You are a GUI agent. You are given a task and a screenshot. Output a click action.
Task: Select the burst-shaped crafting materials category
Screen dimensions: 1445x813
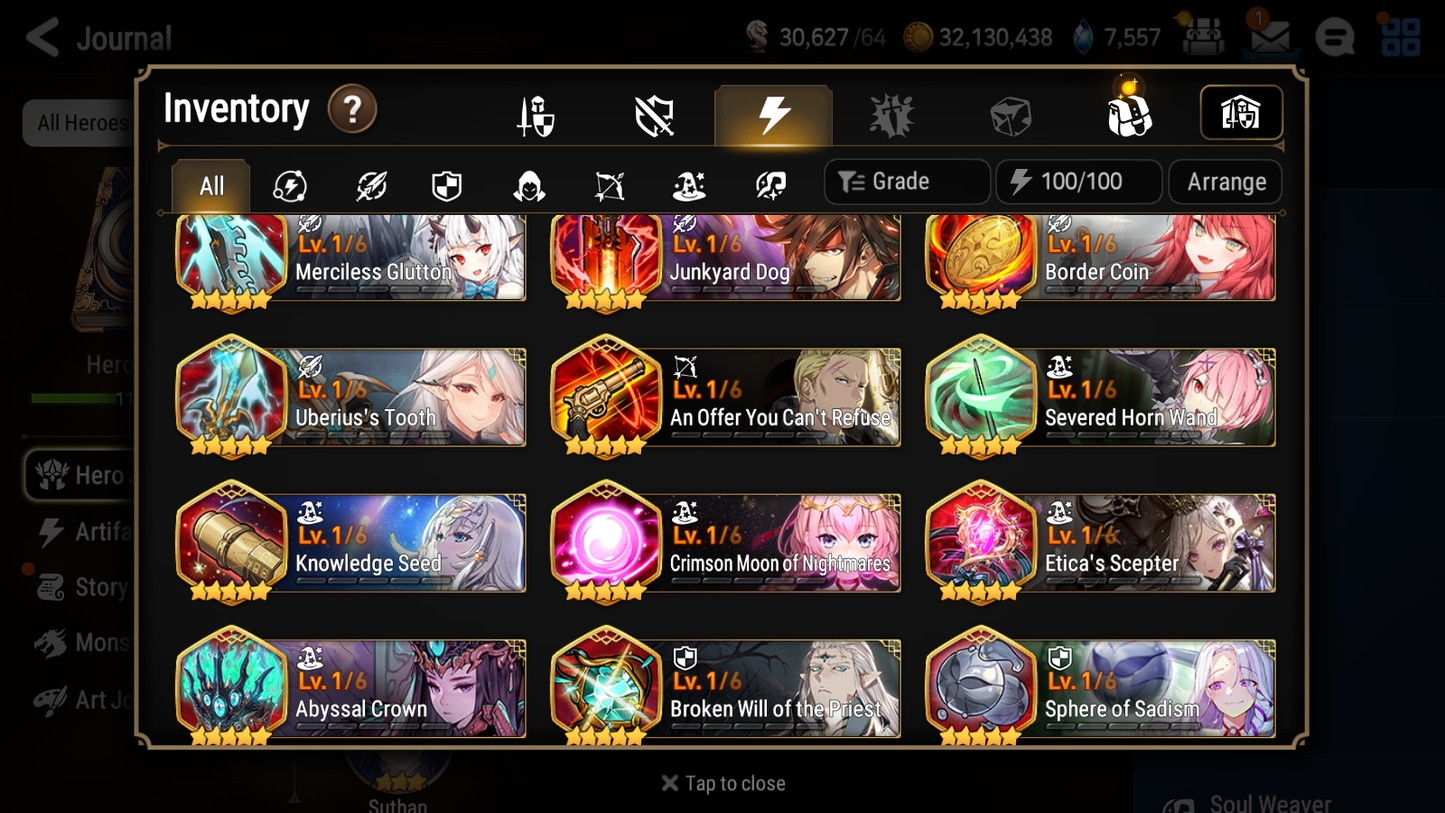891,114
